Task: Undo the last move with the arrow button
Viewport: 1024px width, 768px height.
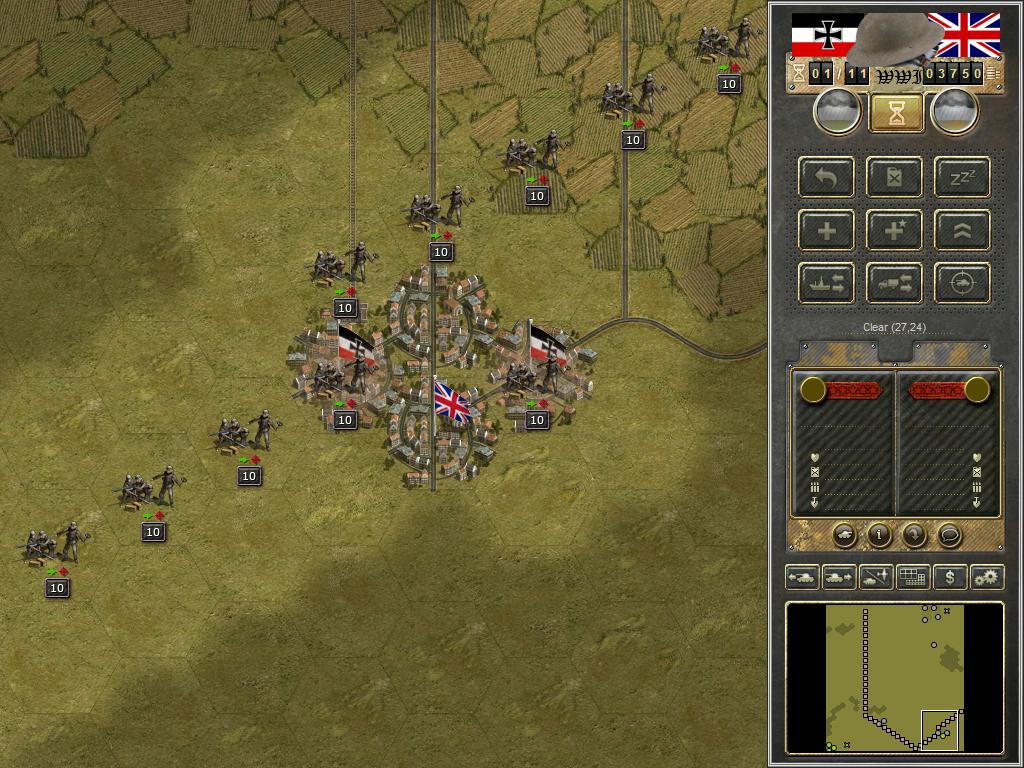Action: click(x=827, y=178)
